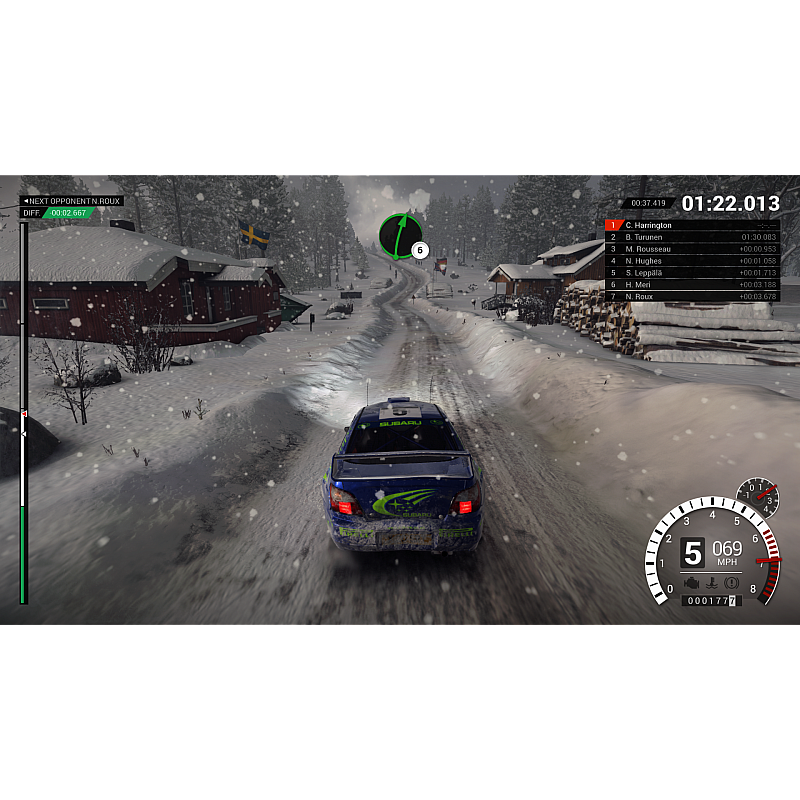The image size is (800, 800).
Task: Select the N. Hughes standings row
Action: coord(692,261)
